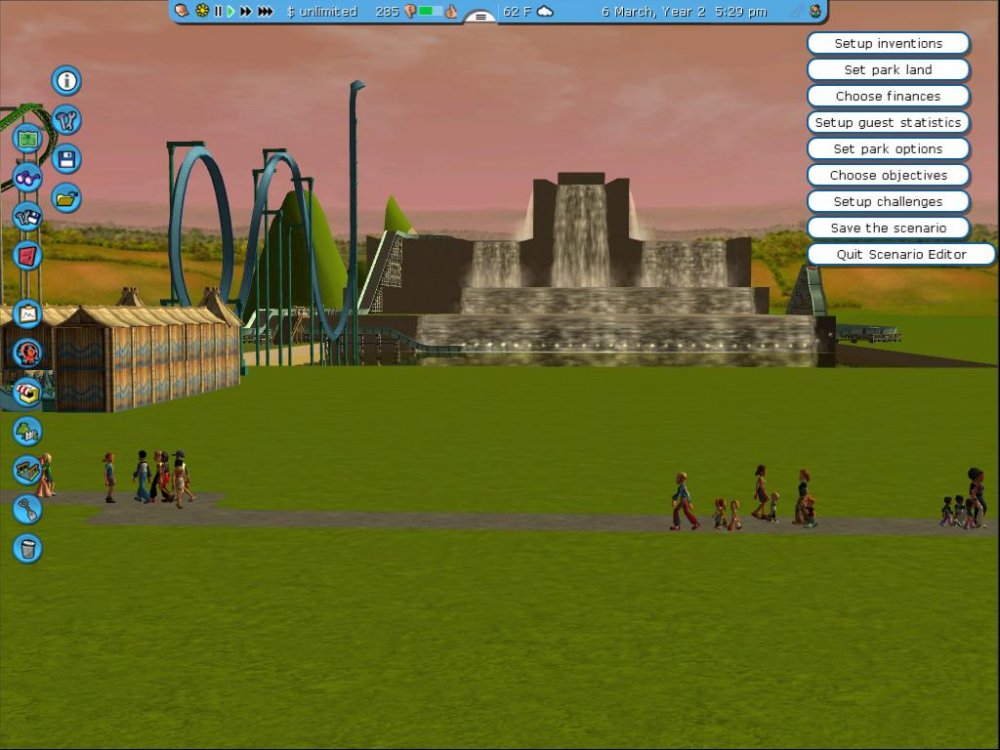Quit Scenario Editor
1000x750 pixels.
tap(901, 254)
